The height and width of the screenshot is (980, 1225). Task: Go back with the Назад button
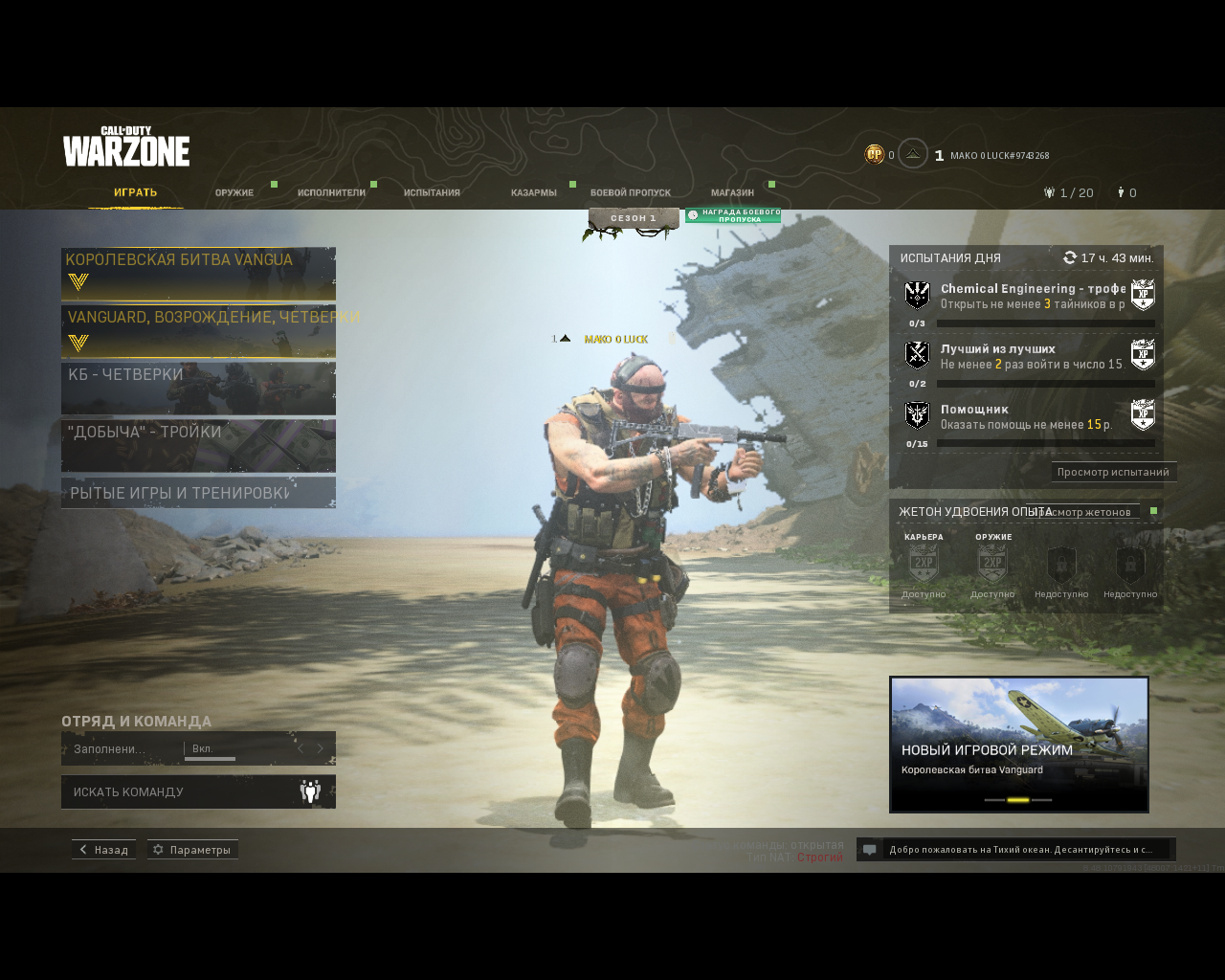pyautogui.click(x=103, y=850)
